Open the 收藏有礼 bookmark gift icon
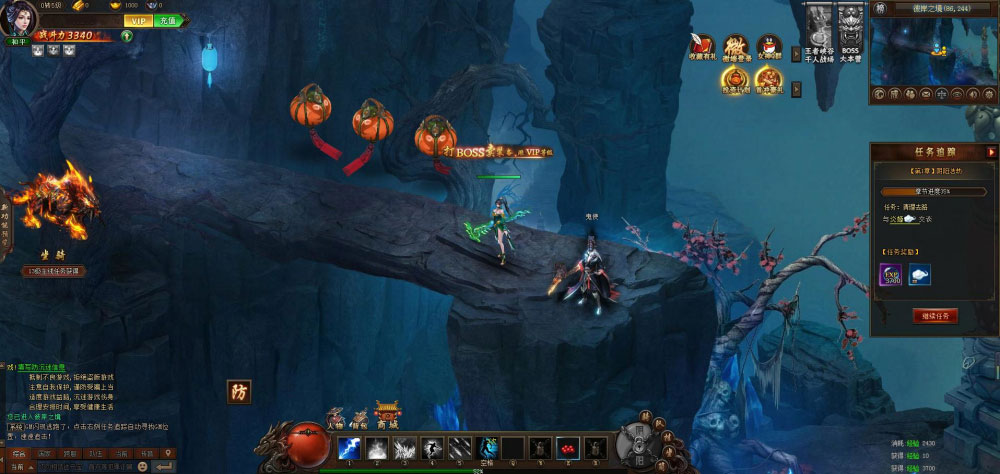This screenshot has width=1000, height=474. (703, 48)
